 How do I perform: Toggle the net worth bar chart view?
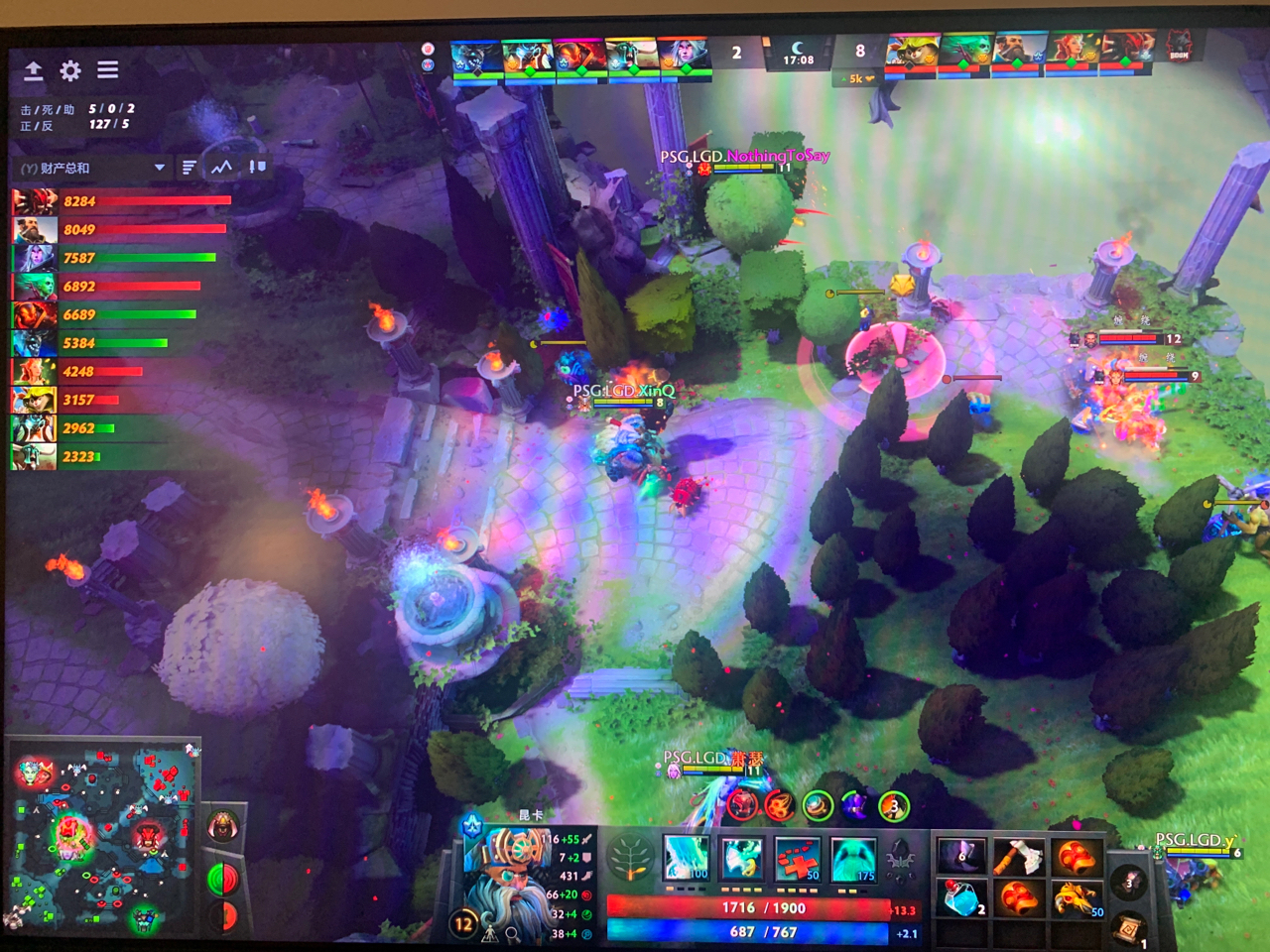tap(188, 166)
